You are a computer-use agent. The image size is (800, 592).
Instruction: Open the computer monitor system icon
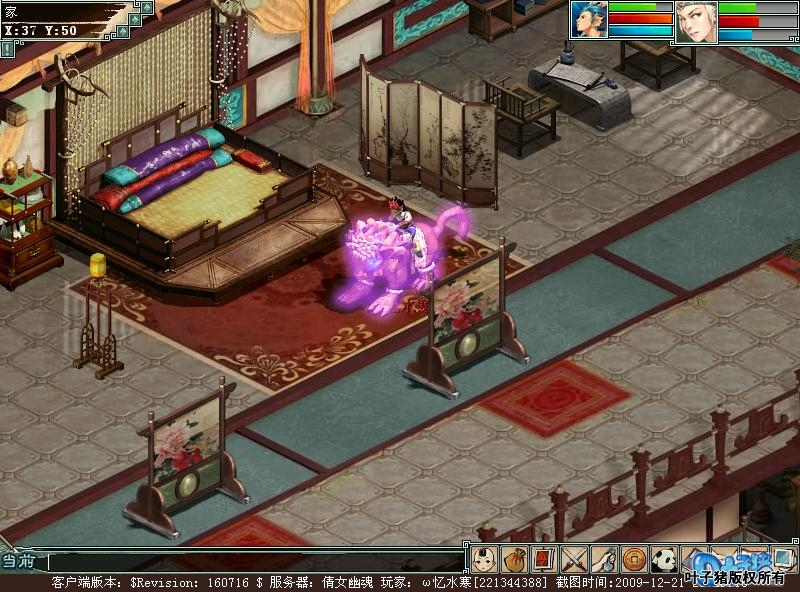point(783,558)
